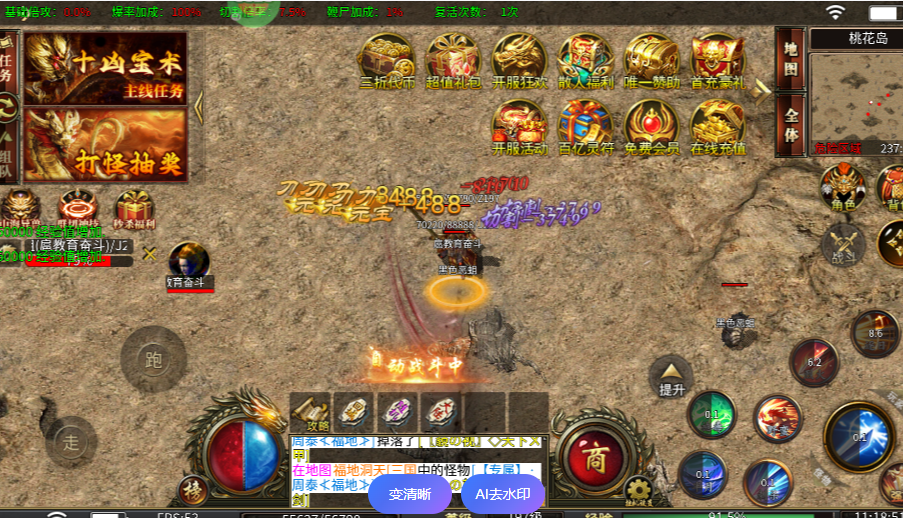903x518 pixels.
Task: Open the 开服狂欢 dragon icon
Action: tap(519, 60)
